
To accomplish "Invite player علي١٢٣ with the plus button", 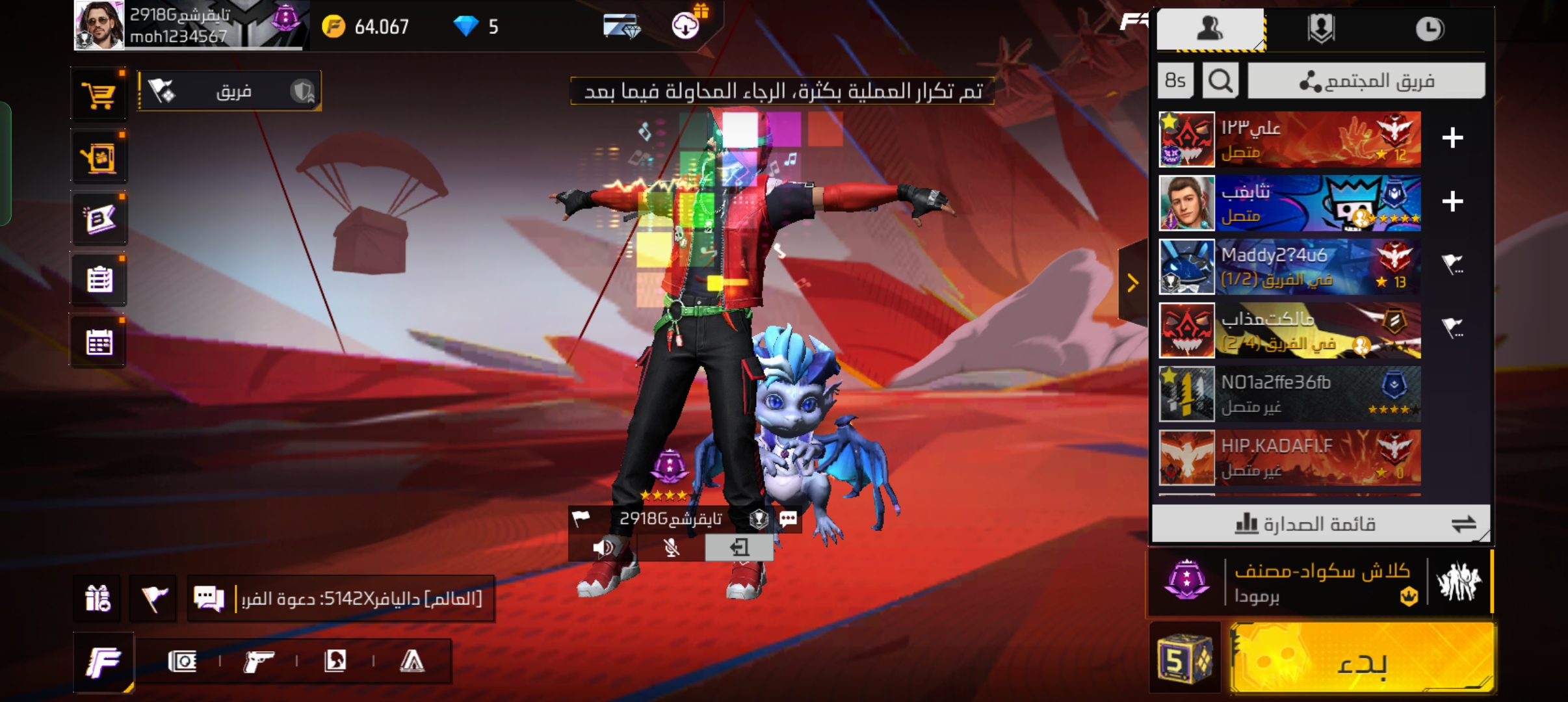I will pos(1452,138).
